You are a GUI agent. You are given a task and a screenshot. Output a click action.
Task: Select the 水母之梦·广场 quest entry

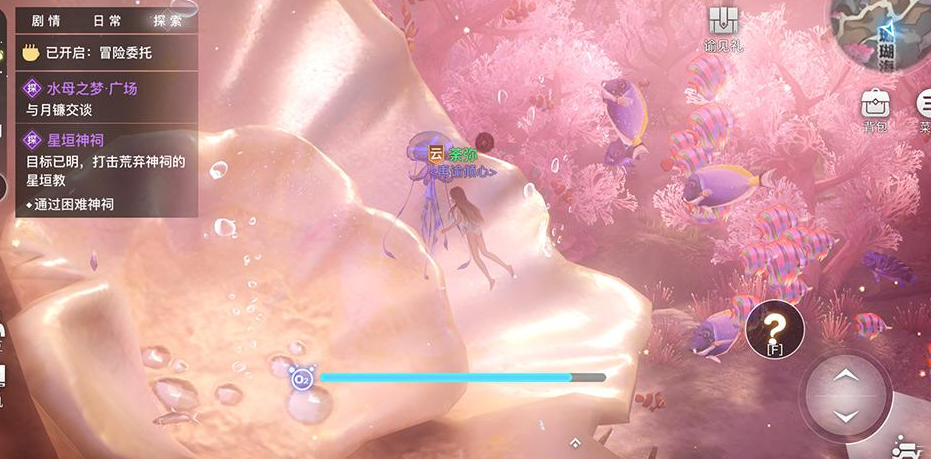[x=92, y=88]
